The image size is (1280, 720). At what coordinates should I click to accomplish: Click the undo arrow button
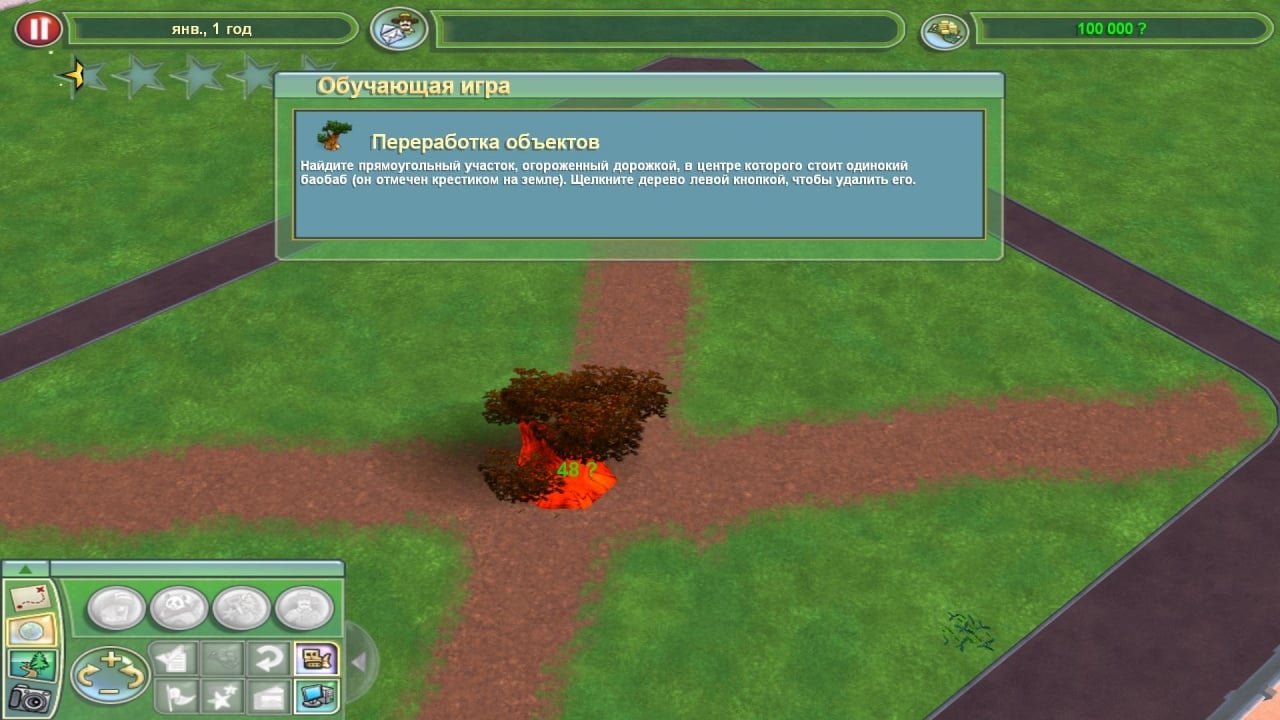point(270,659)
